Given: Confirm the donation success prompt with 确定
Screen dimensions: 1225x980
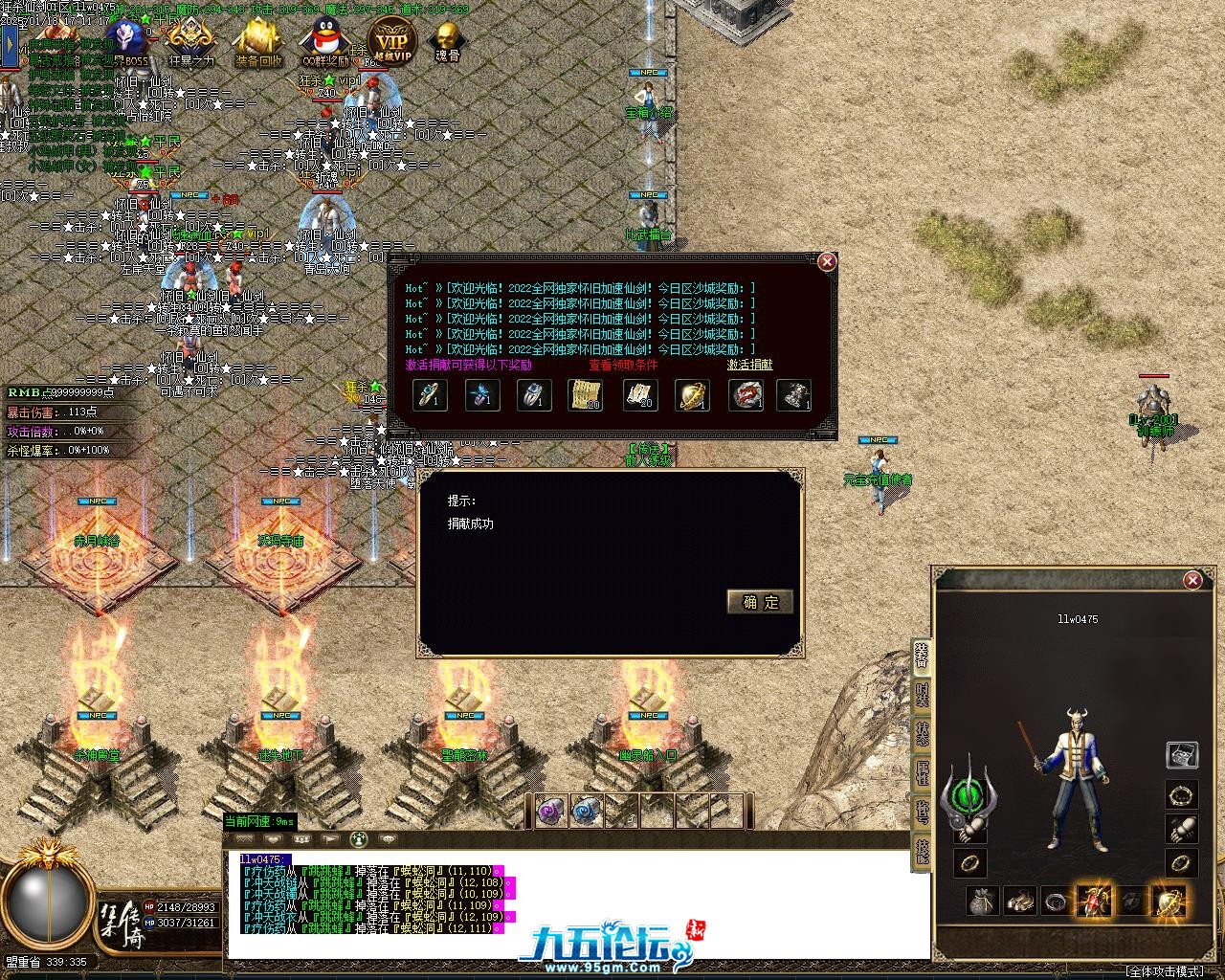Looking at the screenshot, I should [x=760, y=601].
